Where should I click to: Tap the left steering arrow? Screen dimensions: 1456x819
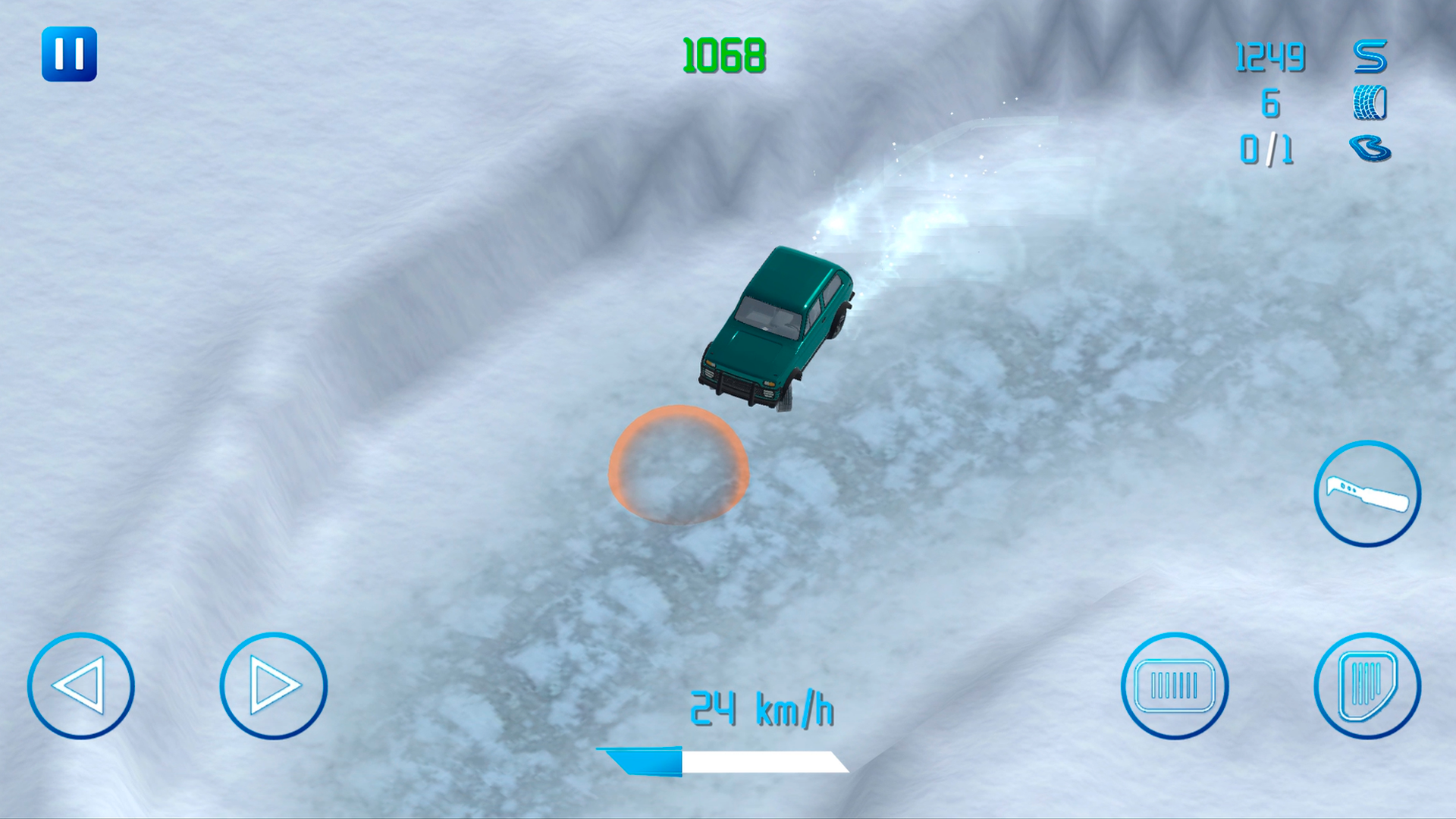tap(83, 685)
